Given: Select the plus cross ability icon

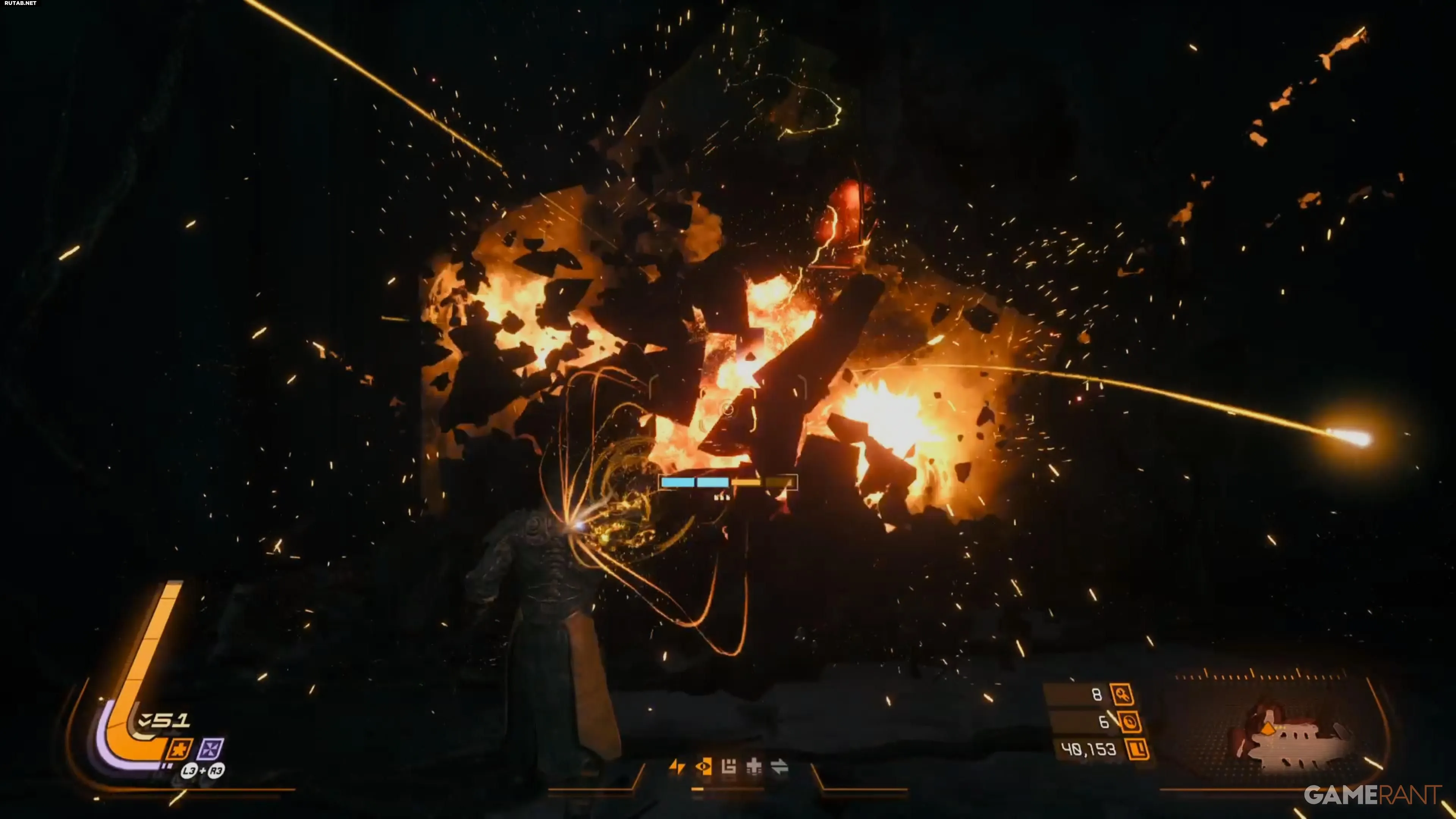Looking at the screenshot, I should [x=754, y=766].
